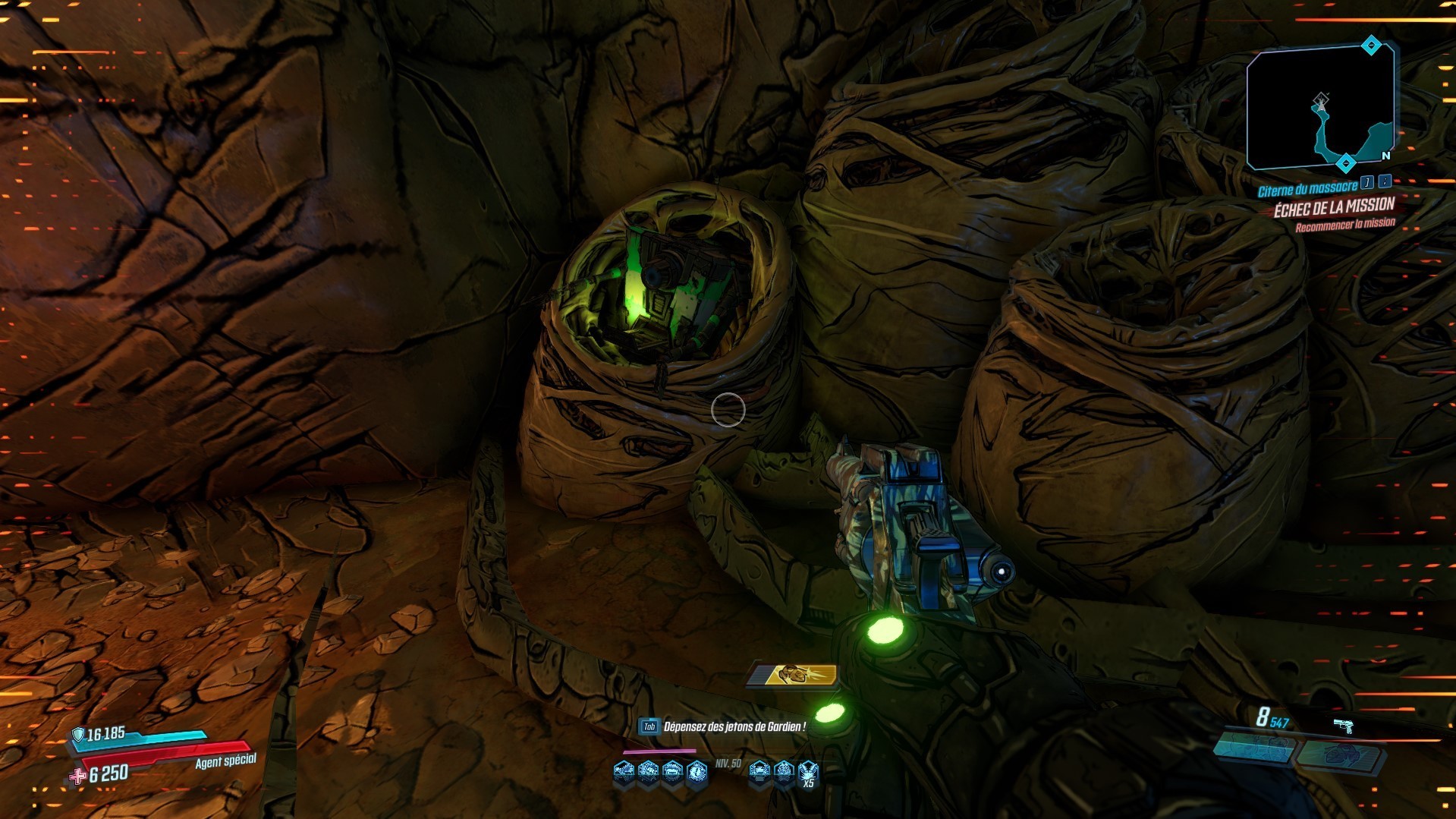The height and width of the screenshot is (819, 1456).
Task: Expand the Guardian Rank tokens row
Action: click(x=713, y=772)
